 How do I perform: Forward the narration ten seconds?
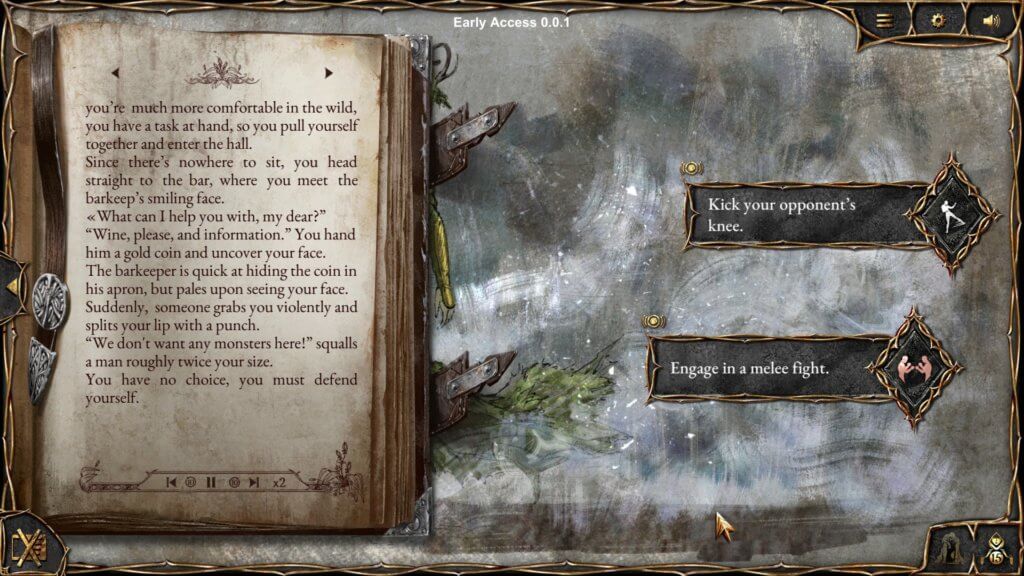click(233, 482)
